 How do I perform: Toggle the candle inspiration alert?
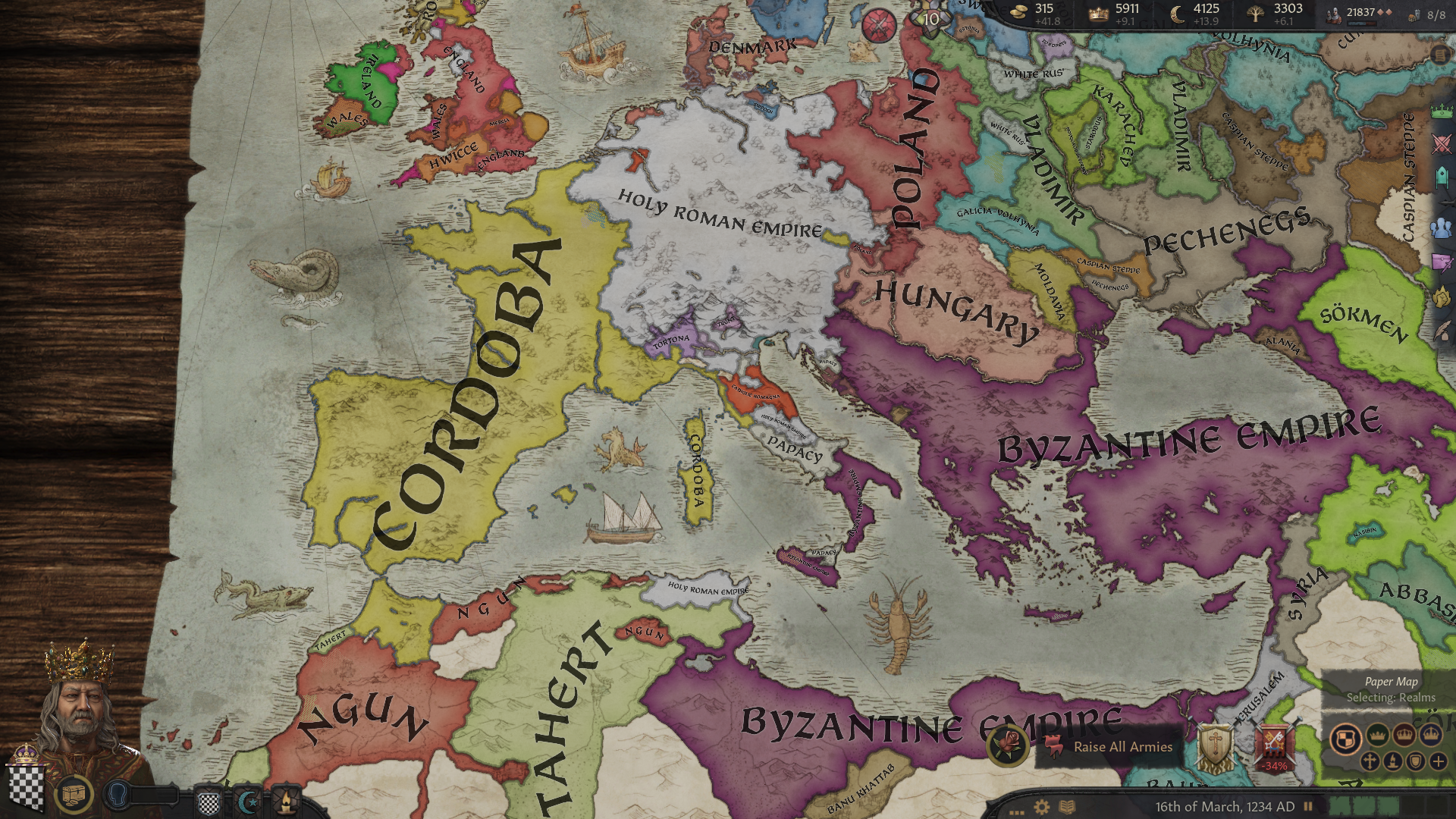(x=286, y=801)
